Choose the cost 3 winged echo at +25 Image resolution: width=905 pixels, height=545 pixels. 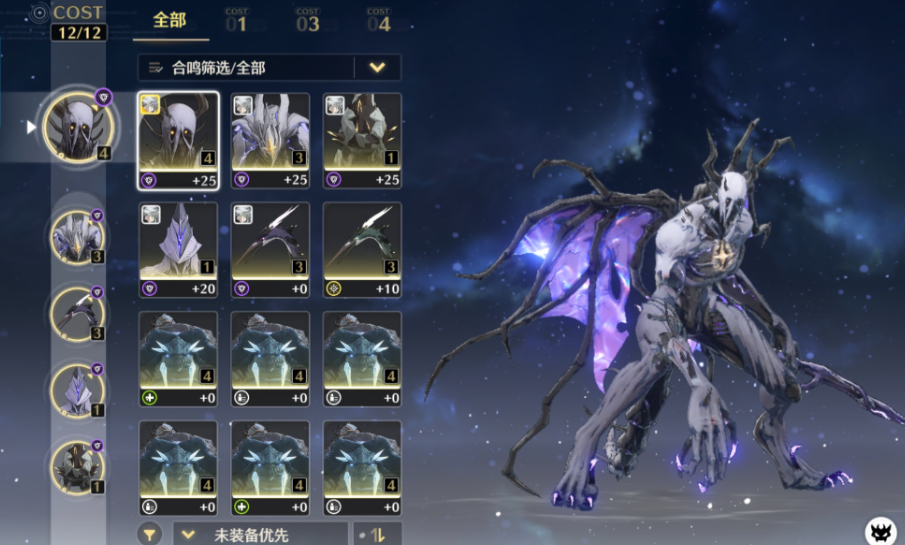pos(270,140)
